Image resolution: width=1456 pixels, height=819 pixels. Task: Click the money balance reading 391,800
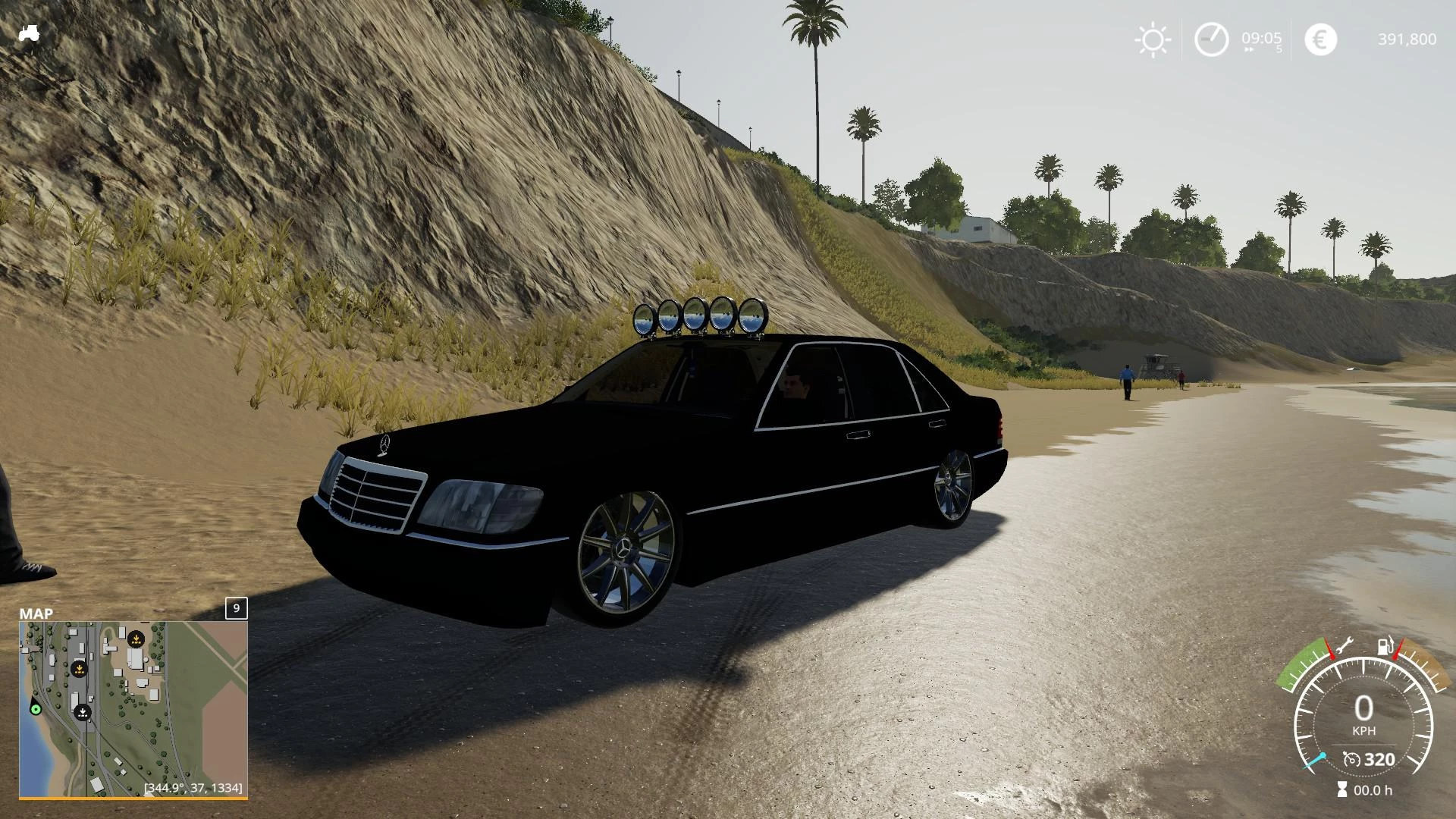1407,39
